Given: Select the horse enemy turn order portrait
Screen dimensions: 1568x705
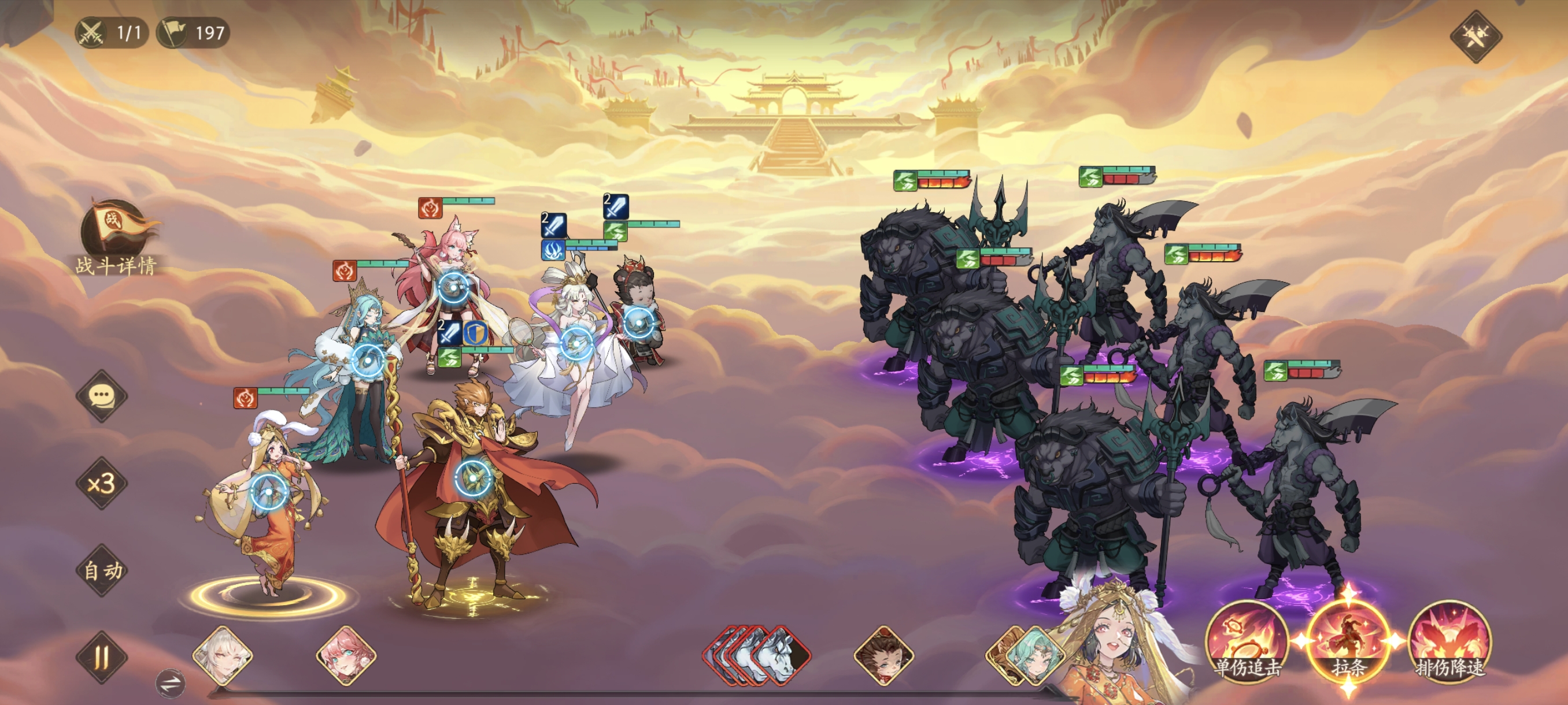Looking at the screenshot, I should pyautogui.click(x=782, y=656).
